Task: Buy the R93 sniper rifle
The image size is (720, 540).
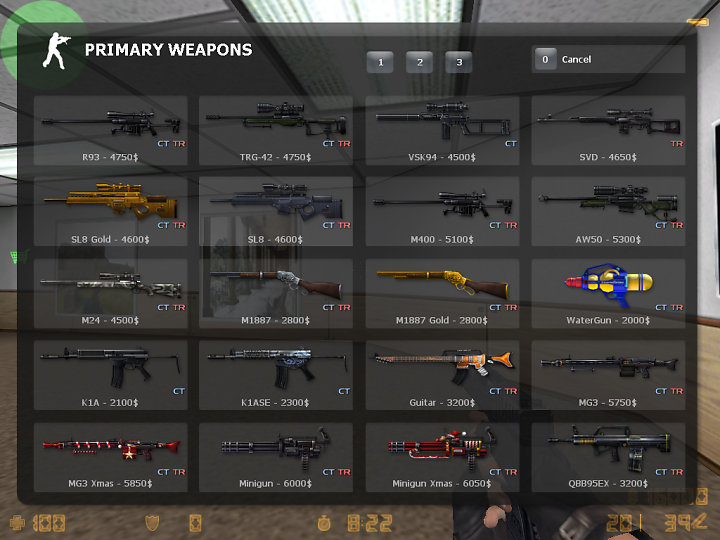Action: [x=111, y=130]
